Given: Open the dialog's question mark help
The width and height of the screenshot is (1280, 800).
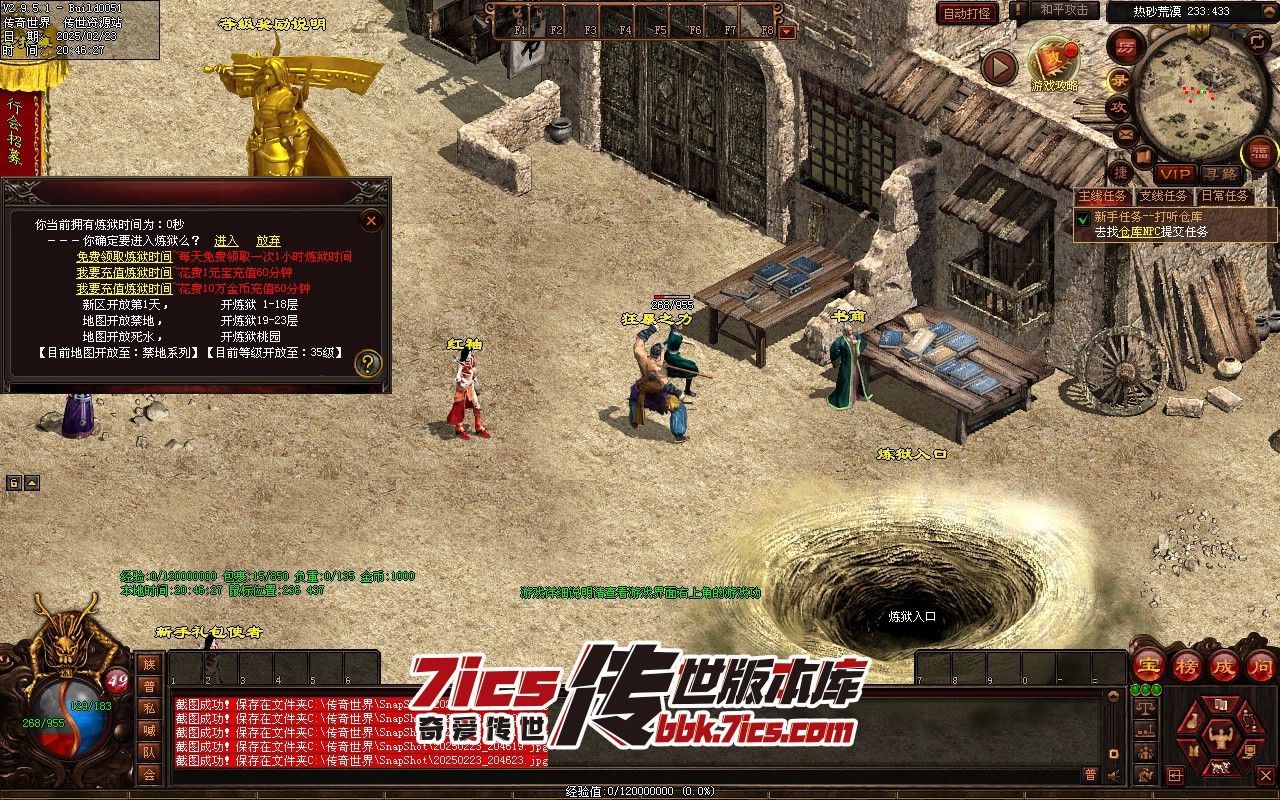Looking at the screenshot, I should 368,363.
